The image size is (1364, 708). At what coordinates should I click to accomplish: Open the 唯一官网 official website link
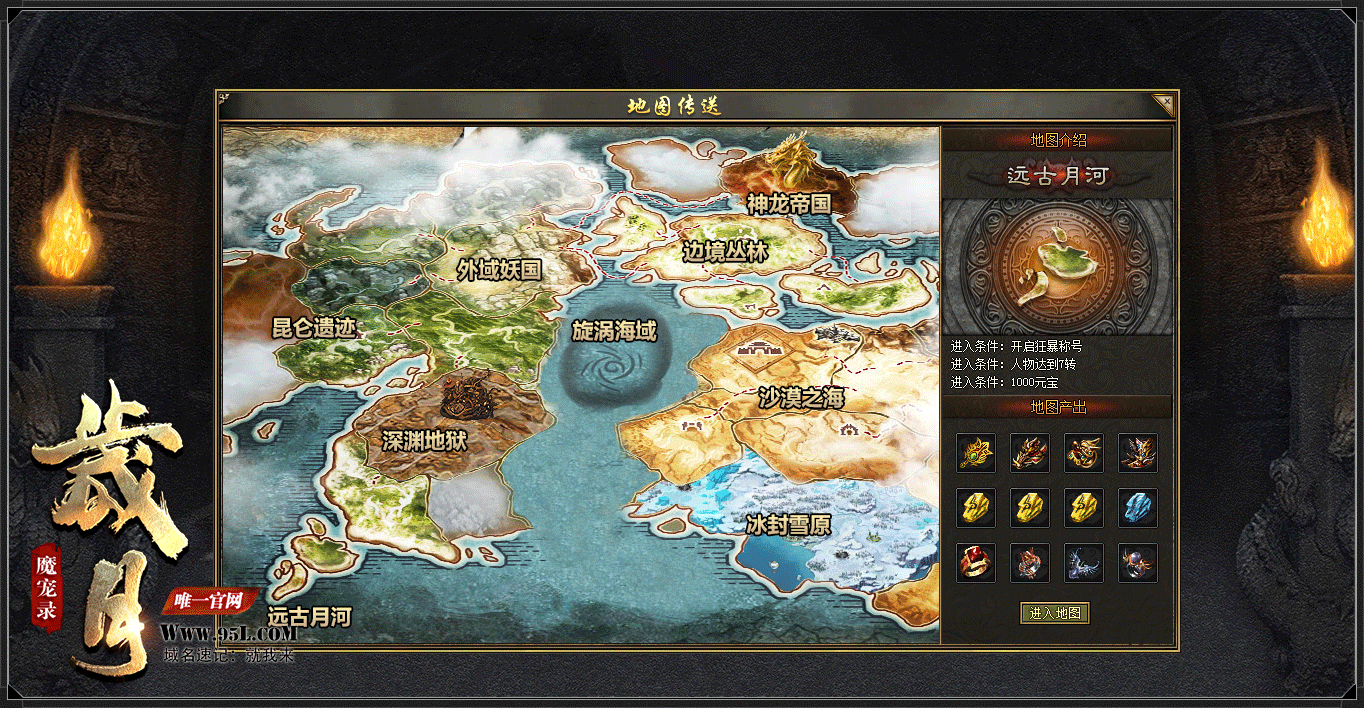pyautogui.click(x=210, y=601)
